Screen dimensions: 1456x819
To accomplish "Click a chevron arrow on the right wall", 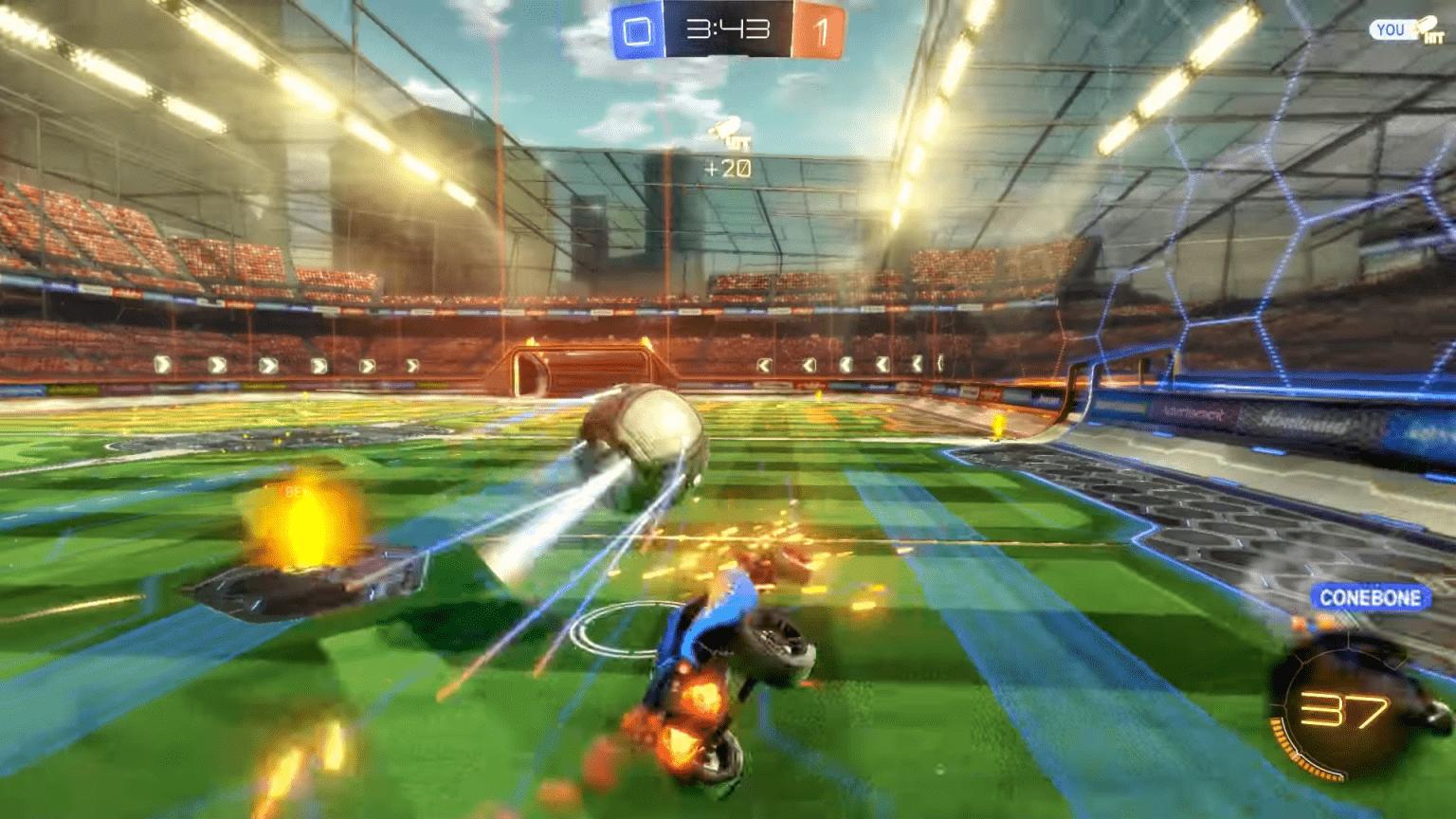I will [882, 363].
